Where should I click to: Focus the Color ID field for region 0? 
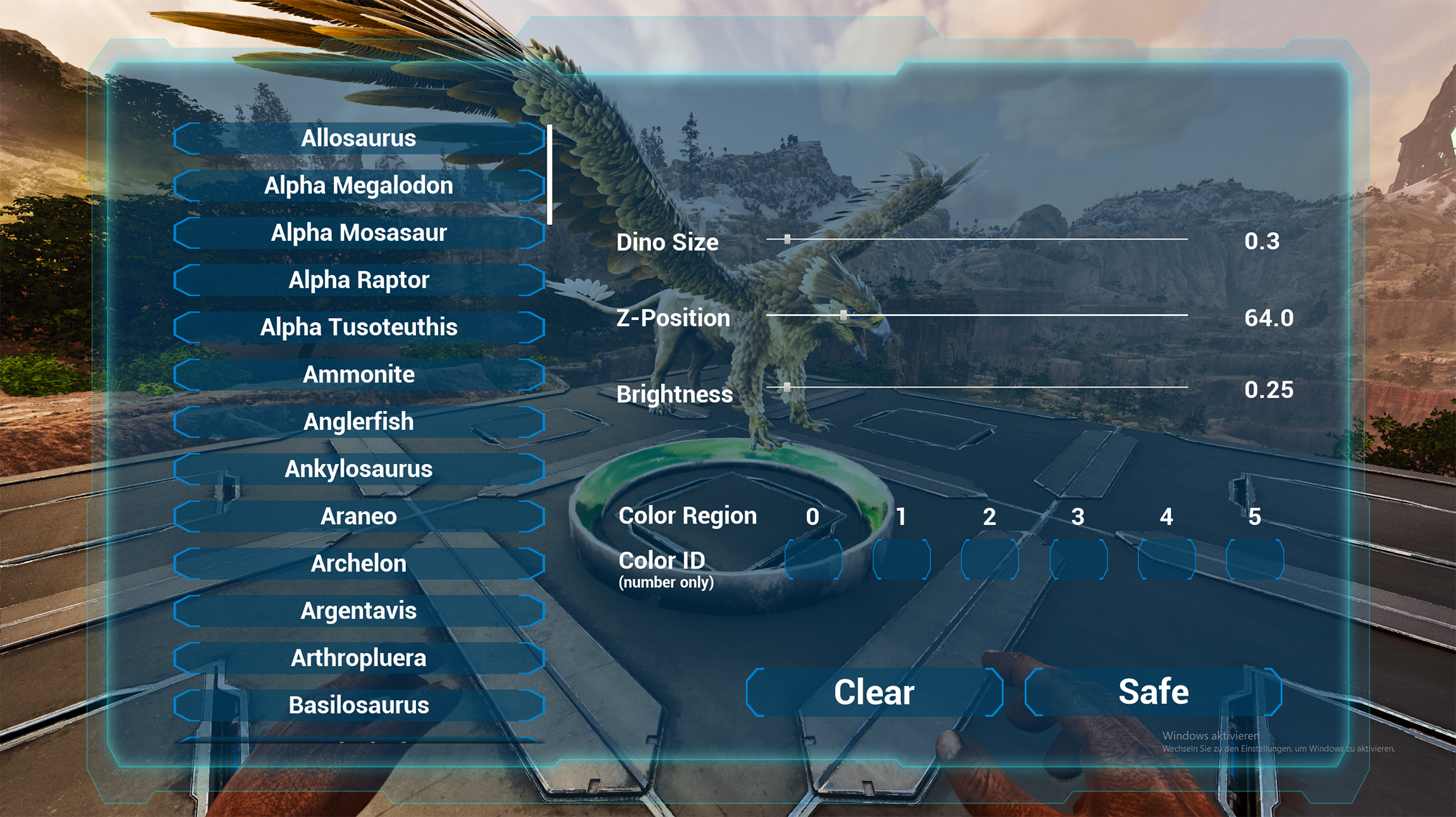813,560
